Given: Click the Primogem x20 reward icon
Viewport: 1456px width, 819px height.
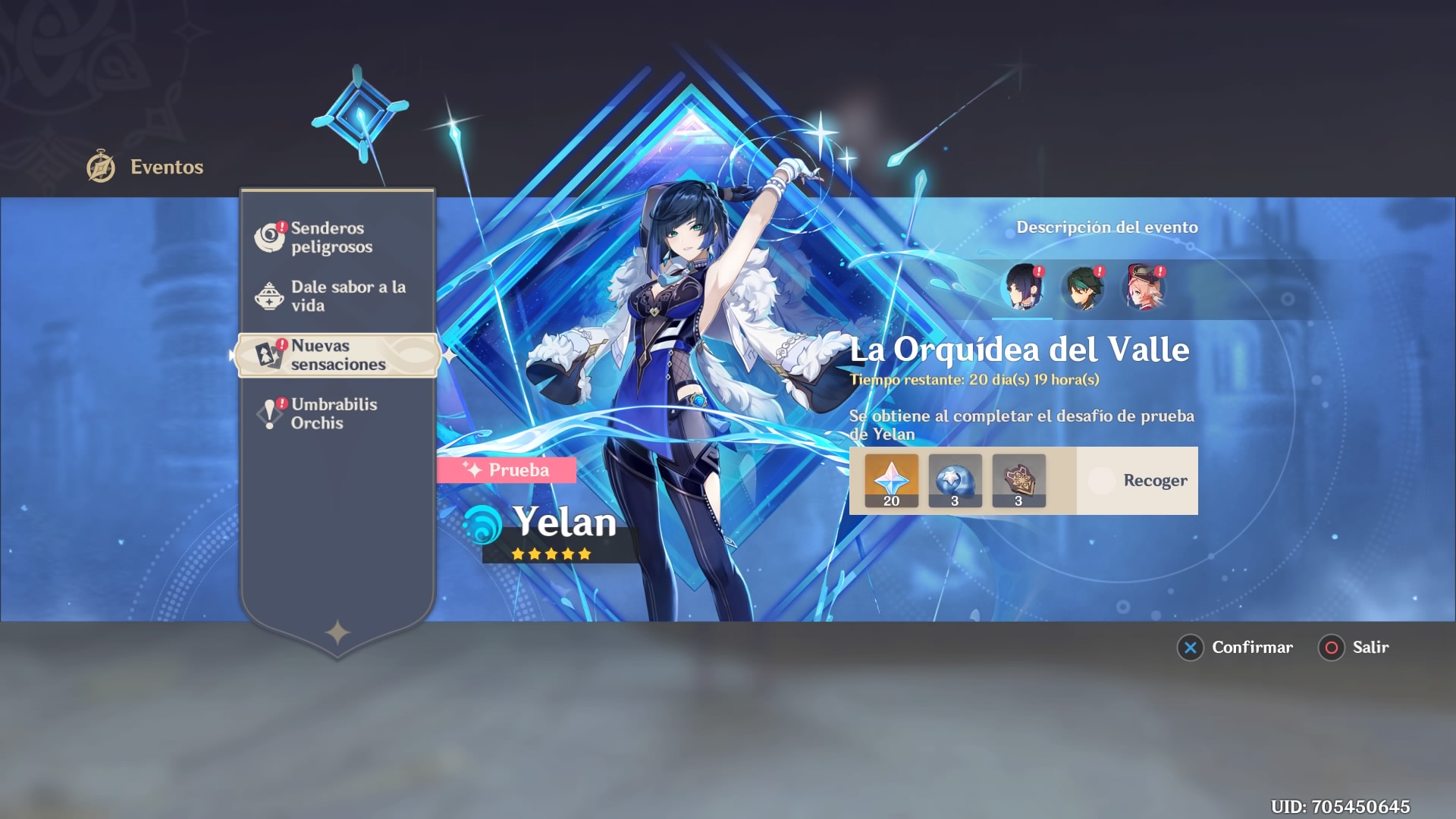Looking at the screenshot, I should point(891,479).
